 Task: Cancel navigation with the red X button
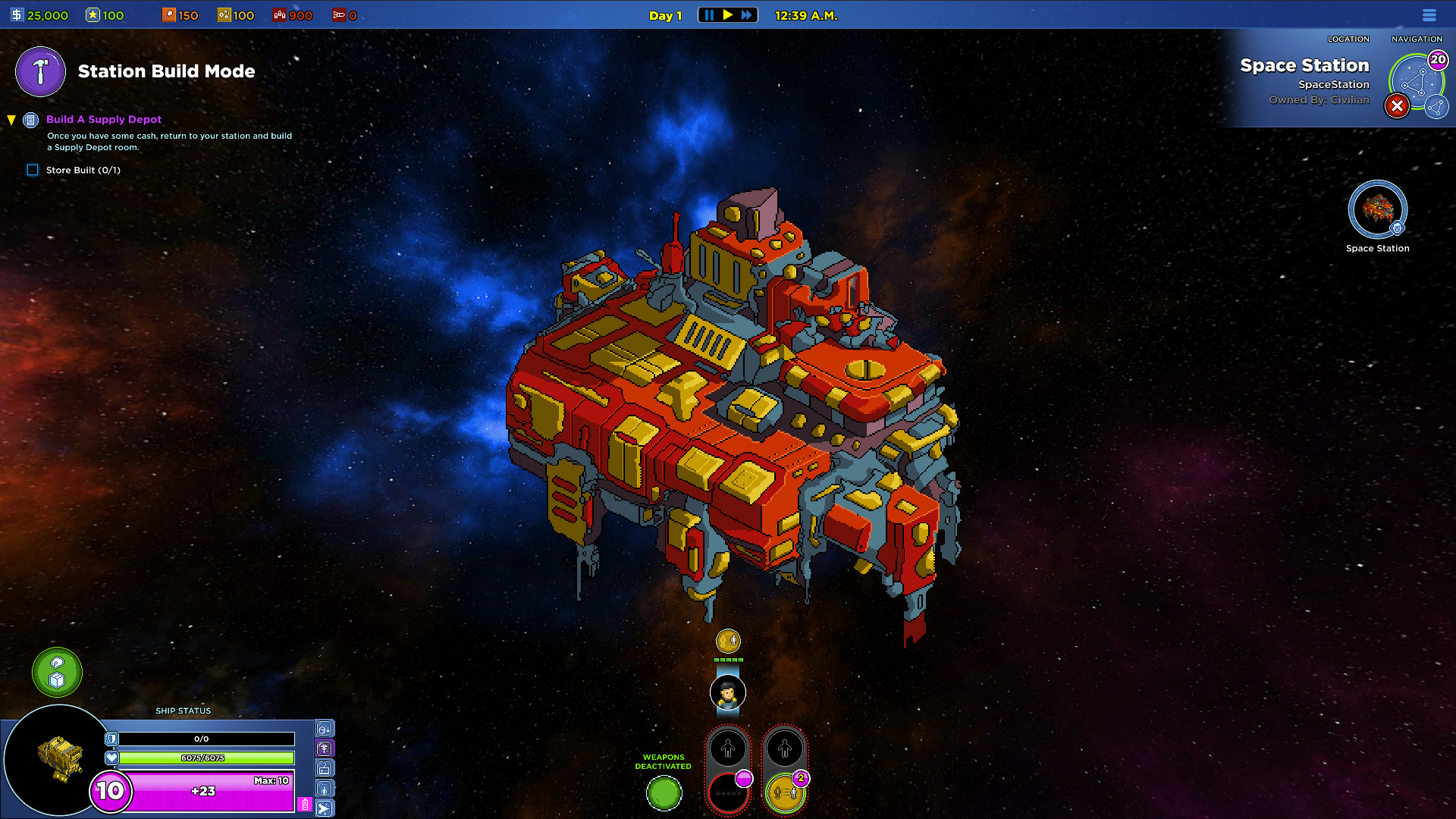click(x=1396, y=106)
